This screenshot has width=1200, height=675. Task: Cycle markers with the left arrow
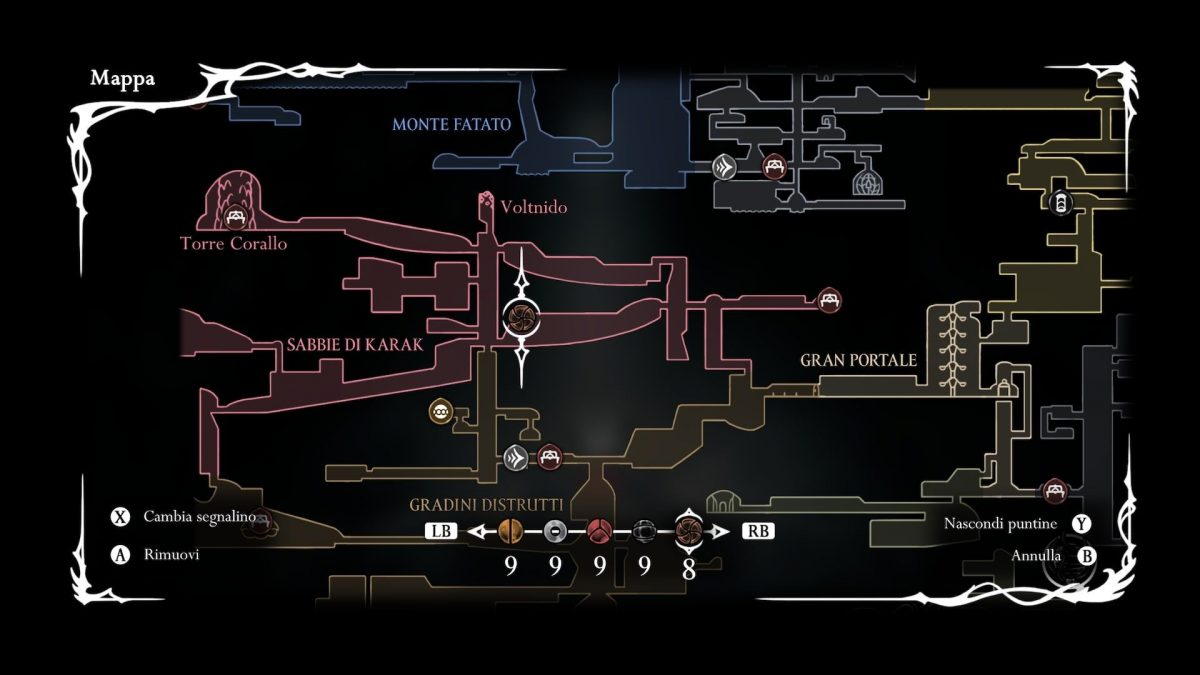coord(479,532)
